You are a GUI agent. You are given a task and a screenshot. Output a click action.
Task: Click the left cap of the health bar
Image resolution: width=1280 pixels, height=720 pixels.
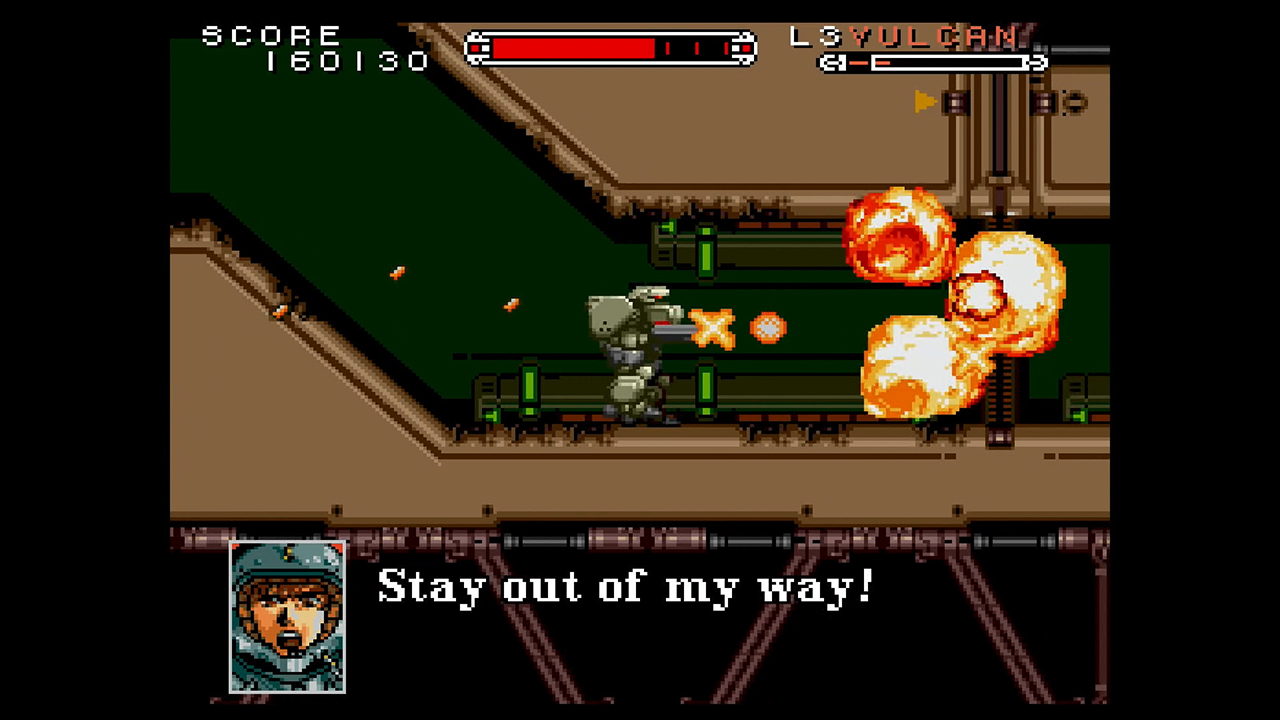click(x=475, y=48)
